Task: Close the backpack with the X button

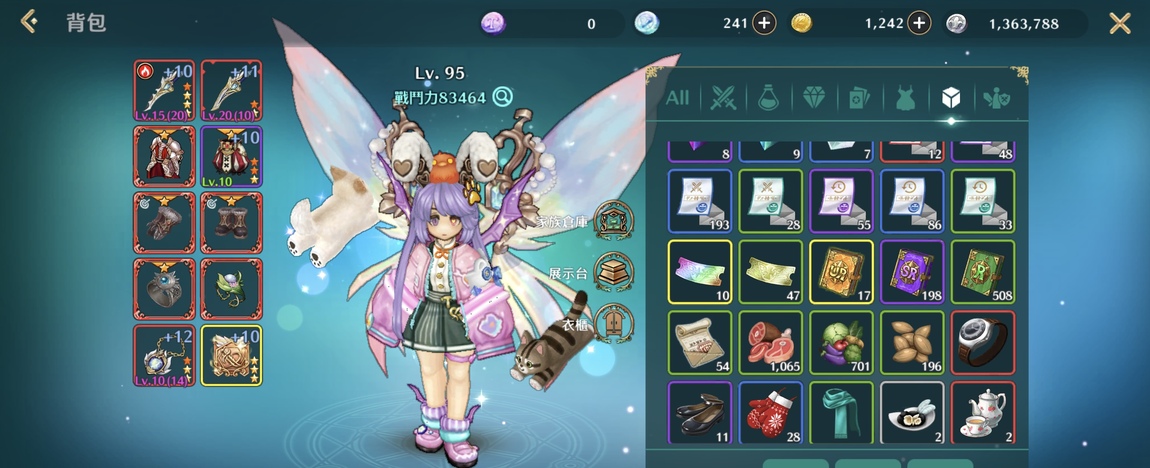Action: point(1120,23)
